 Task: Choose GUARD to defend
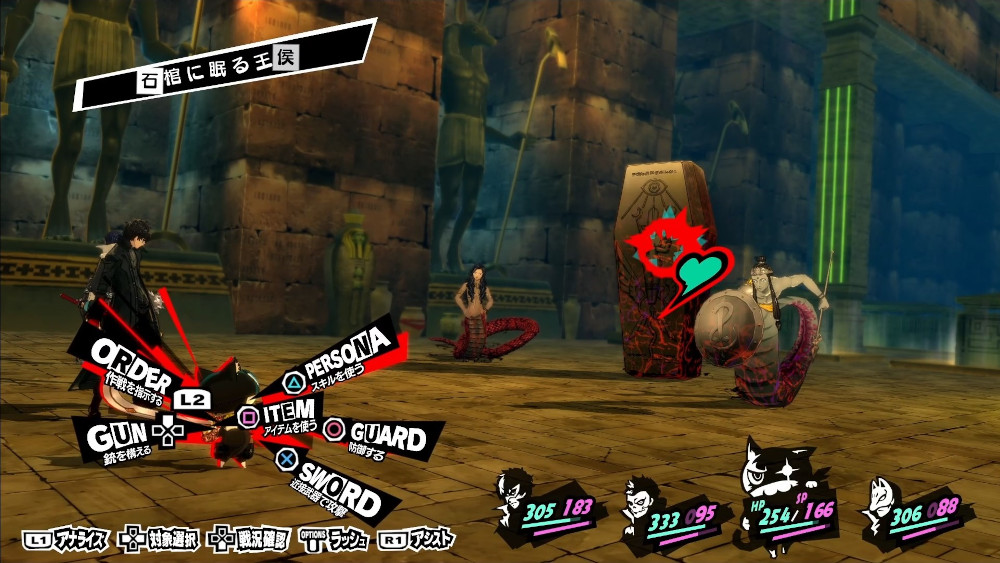click(x=385, y=436)
